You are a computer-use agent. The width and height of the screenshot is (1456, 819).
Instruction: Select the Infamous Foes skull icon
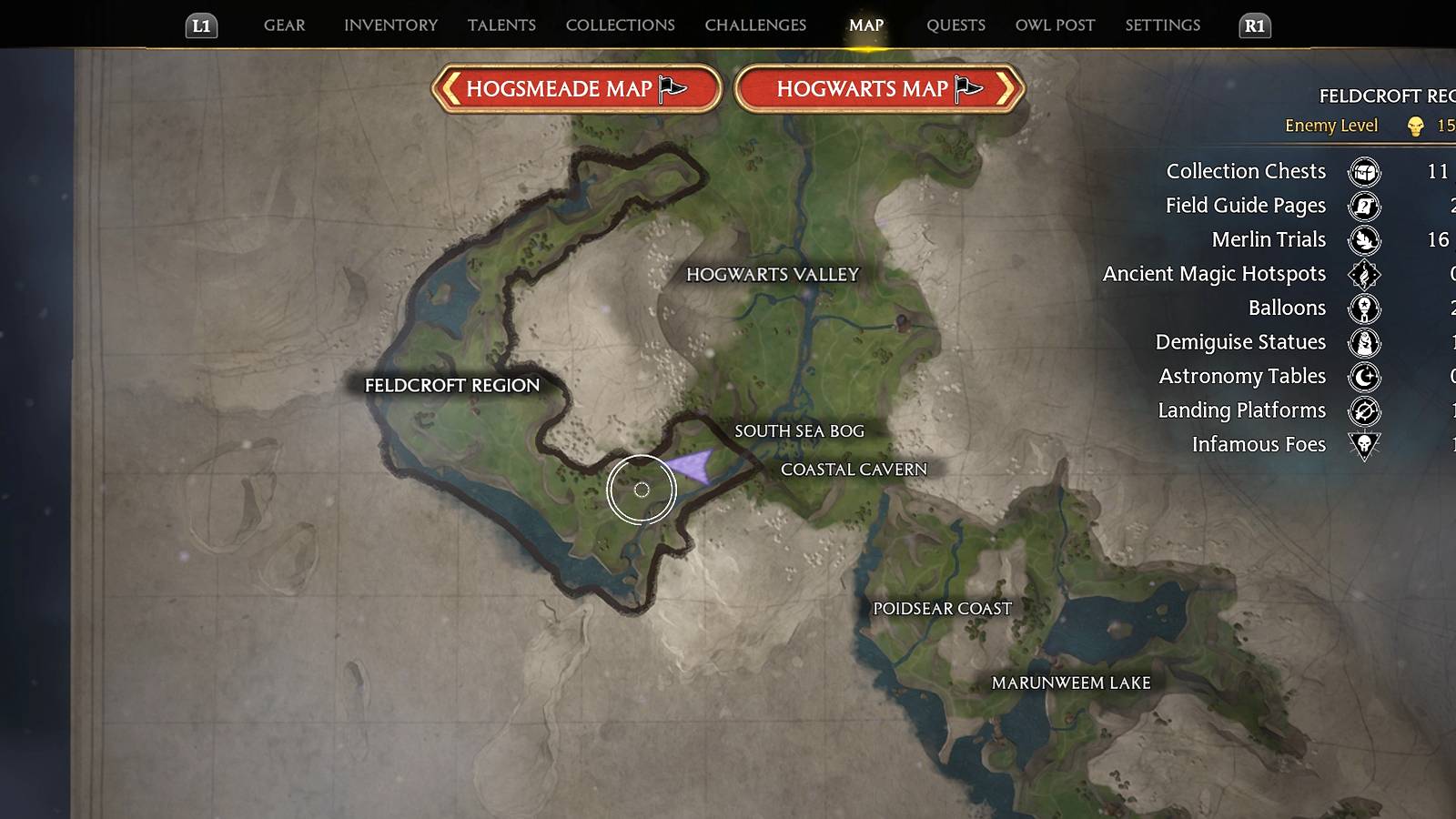tap(1365, 445)
